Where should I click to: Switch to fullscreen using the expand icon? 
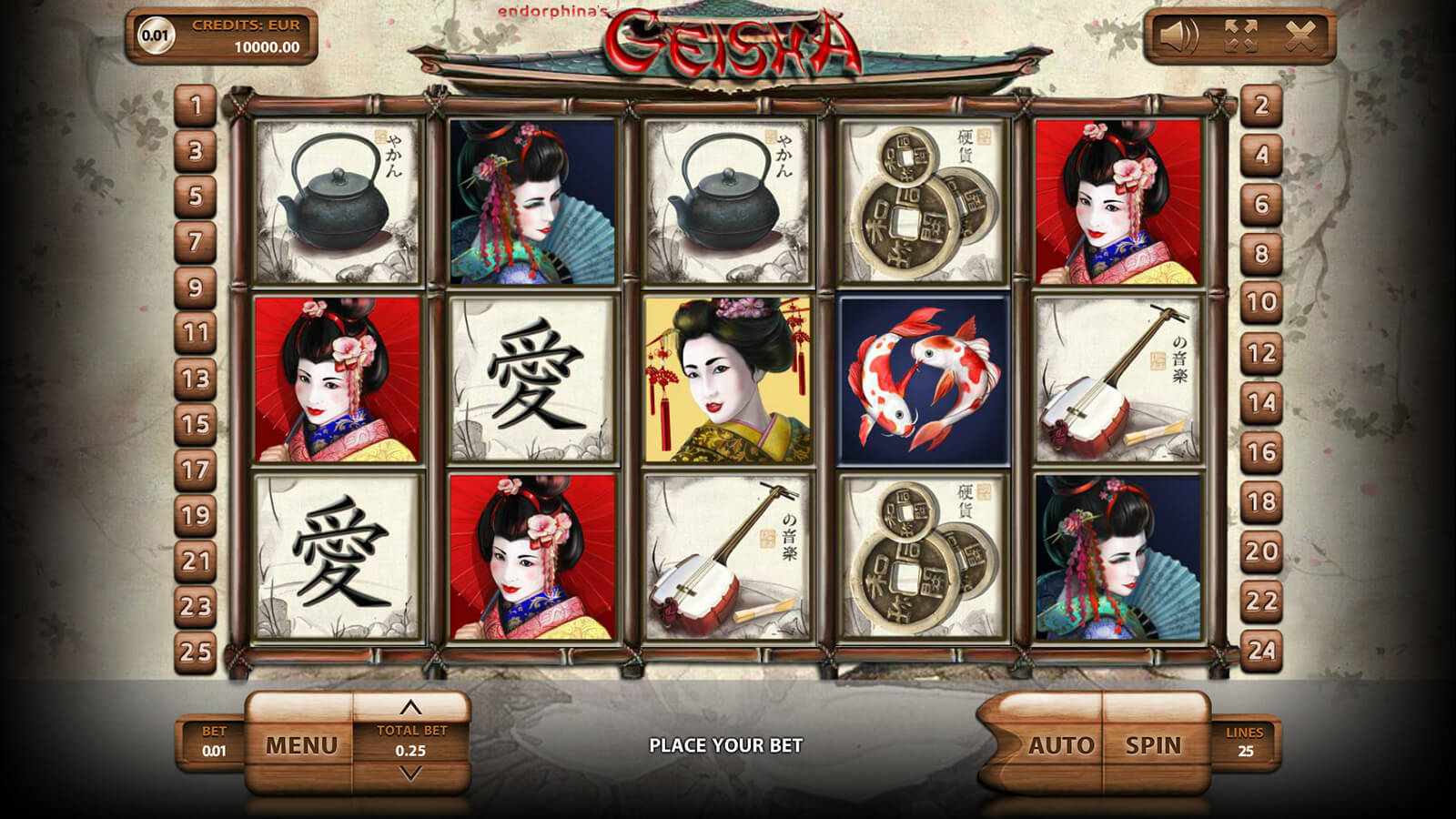click(x=1240, y=37)
